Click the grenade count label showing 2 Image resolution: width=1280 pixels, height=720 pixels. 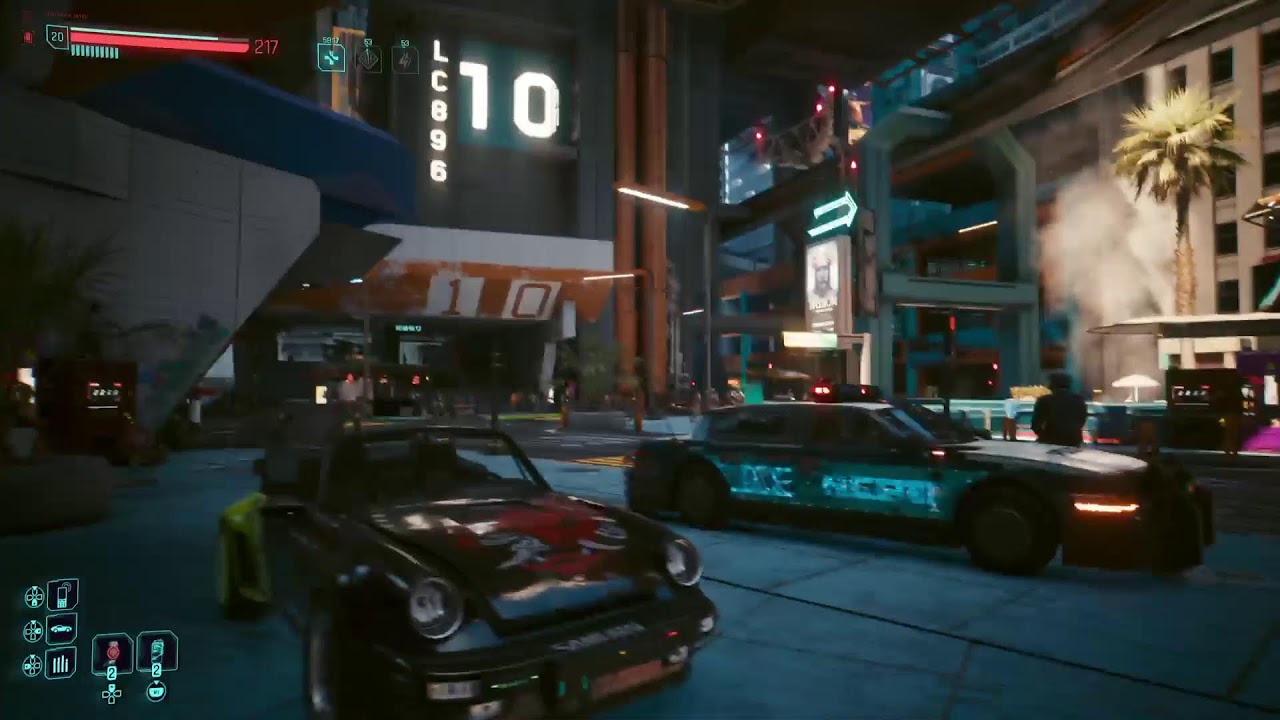point(111,672)
